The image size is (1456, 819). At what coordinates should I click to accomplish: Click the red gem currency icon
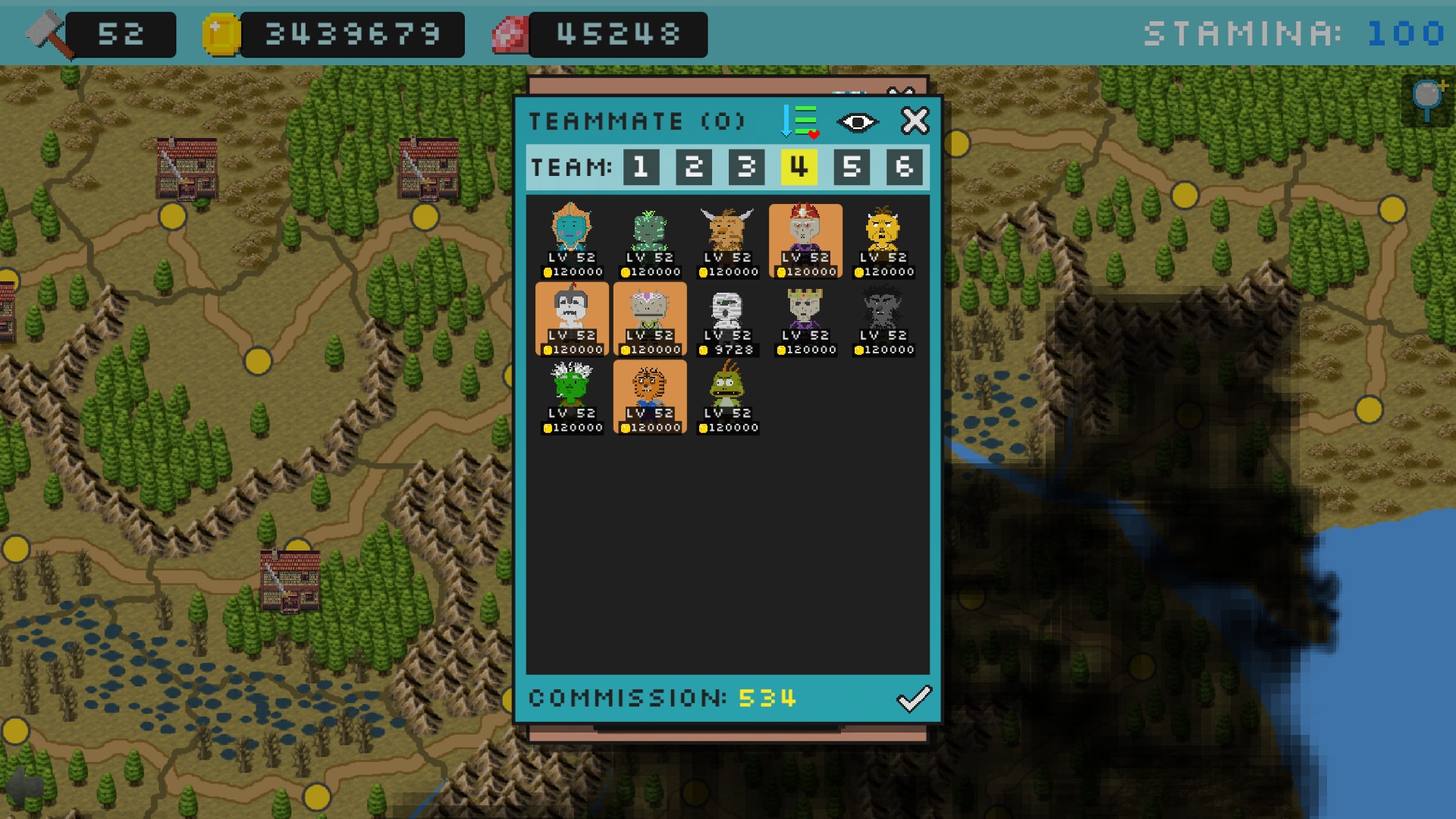510,33
